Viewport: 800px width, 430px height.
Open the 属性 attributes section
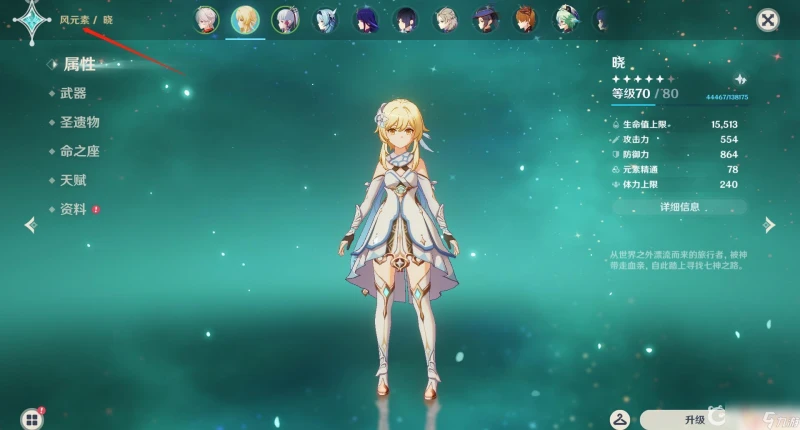coord(79,64)
